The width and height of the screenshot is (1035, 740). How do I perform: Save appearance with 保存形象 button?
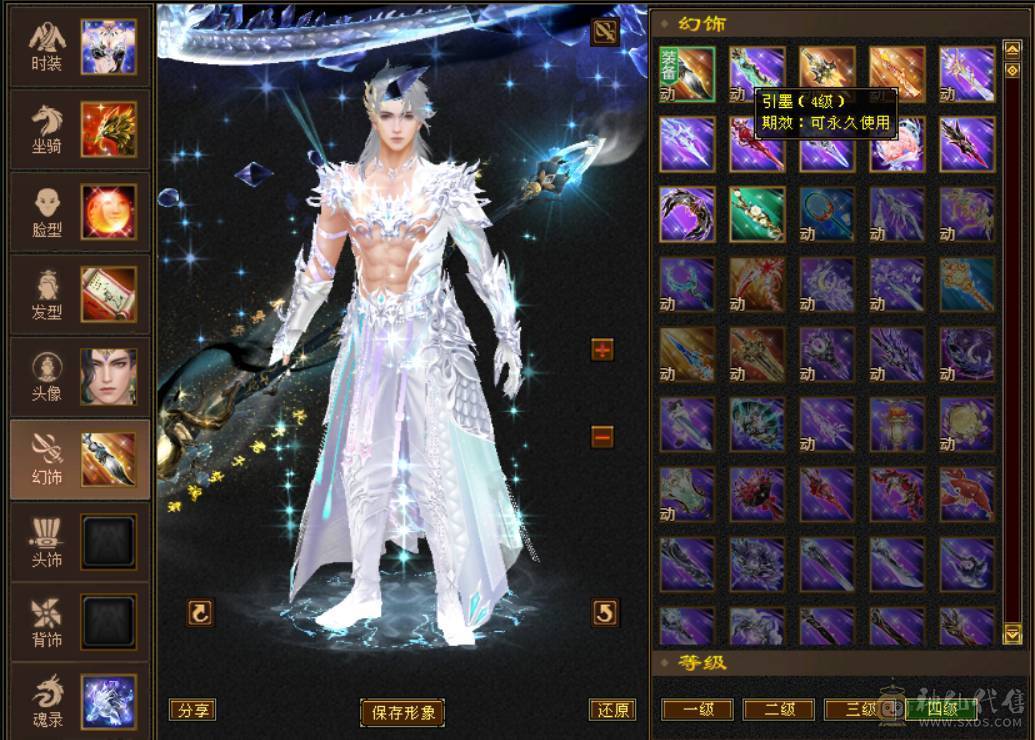[x=402, y=712]
